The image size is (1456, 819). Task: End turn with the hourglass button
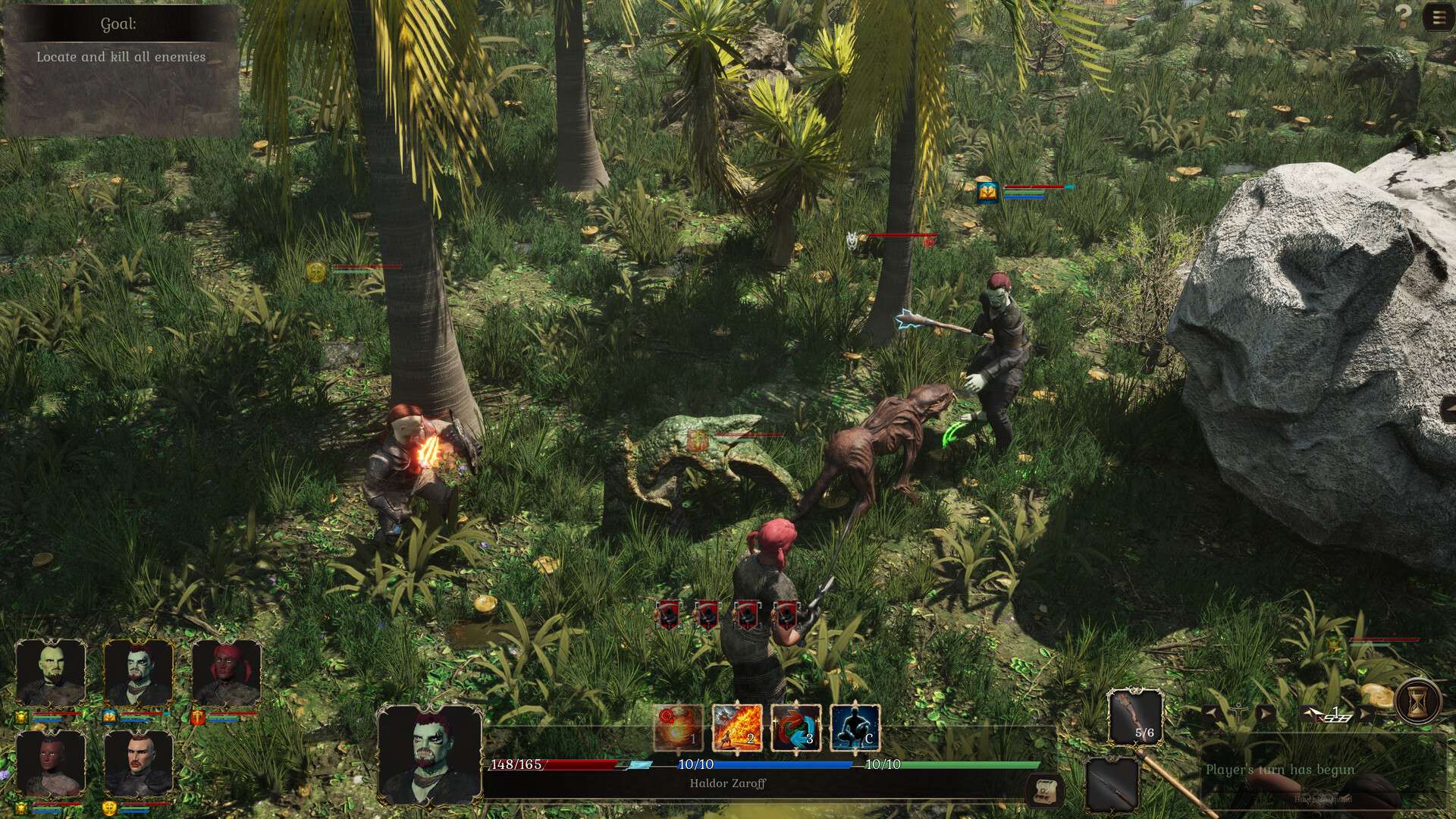click(x=1412, y=703)
